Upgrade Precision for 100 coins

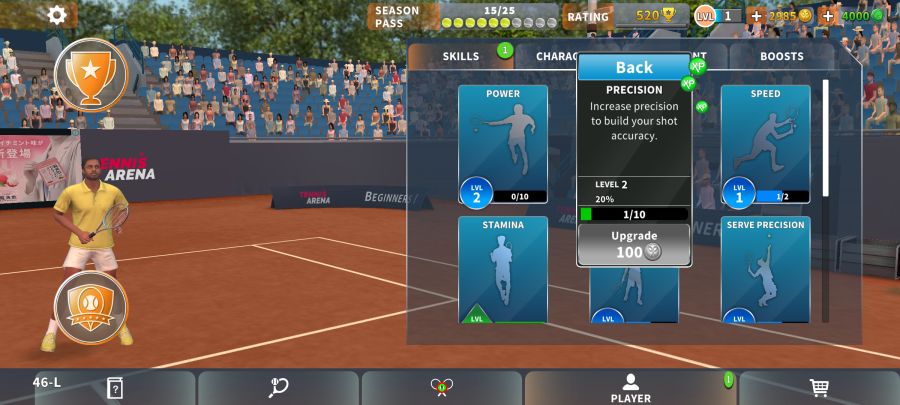click(x=634, y=244)
